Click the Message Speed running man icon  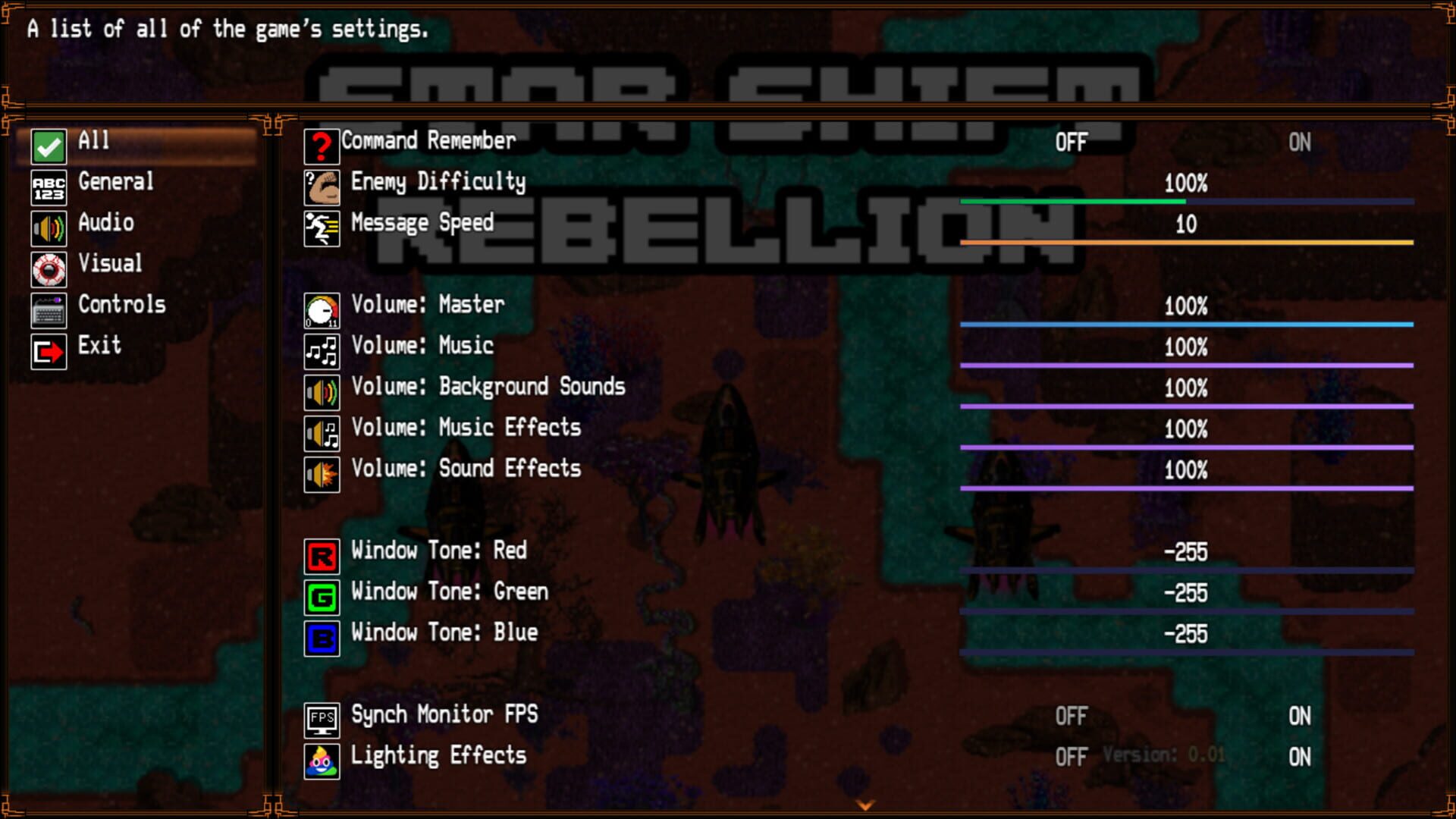(x=322, y=227)
